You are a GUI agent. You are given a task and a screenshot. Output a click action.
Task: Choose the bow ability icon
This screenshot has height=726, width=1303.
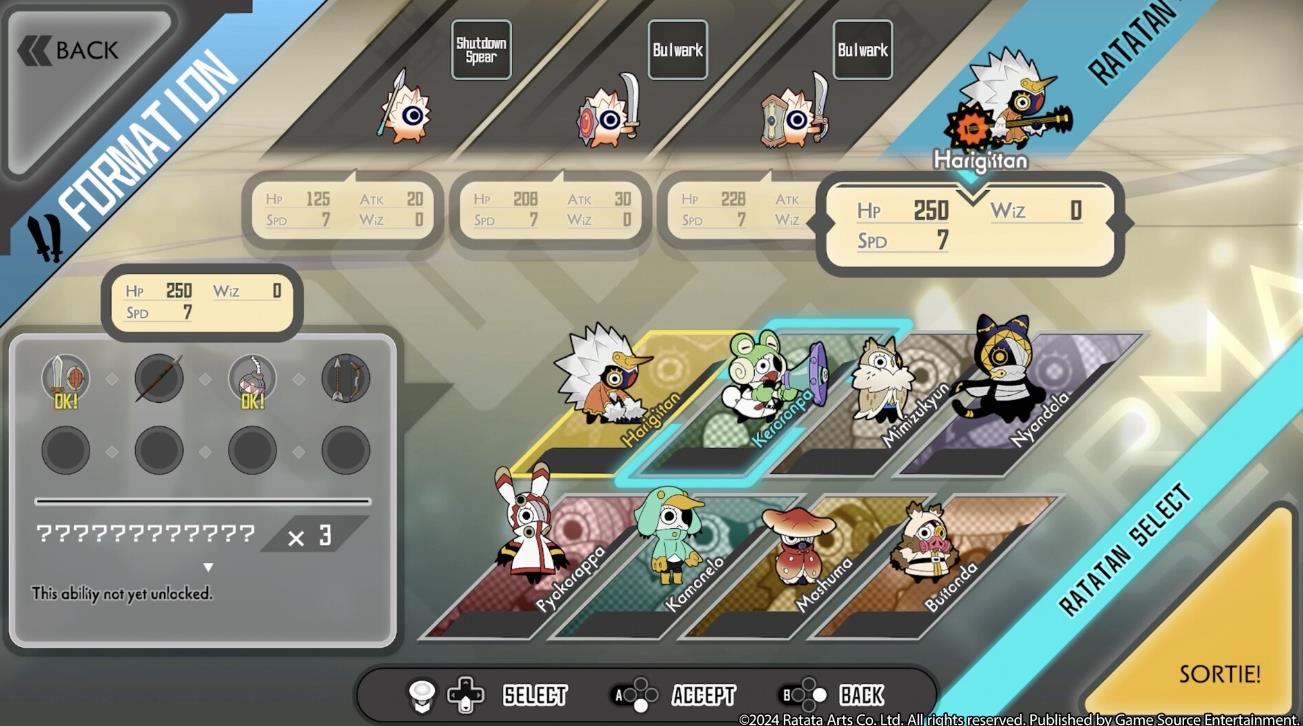tap(345, 379)
